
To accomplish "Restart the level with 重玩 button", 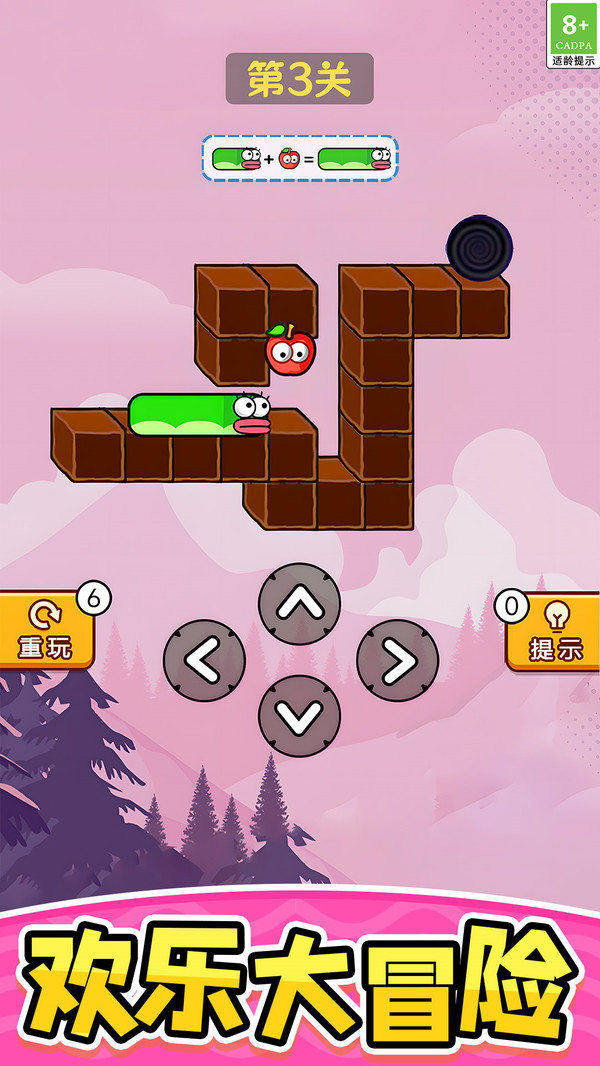I will [x=46, y=632].
